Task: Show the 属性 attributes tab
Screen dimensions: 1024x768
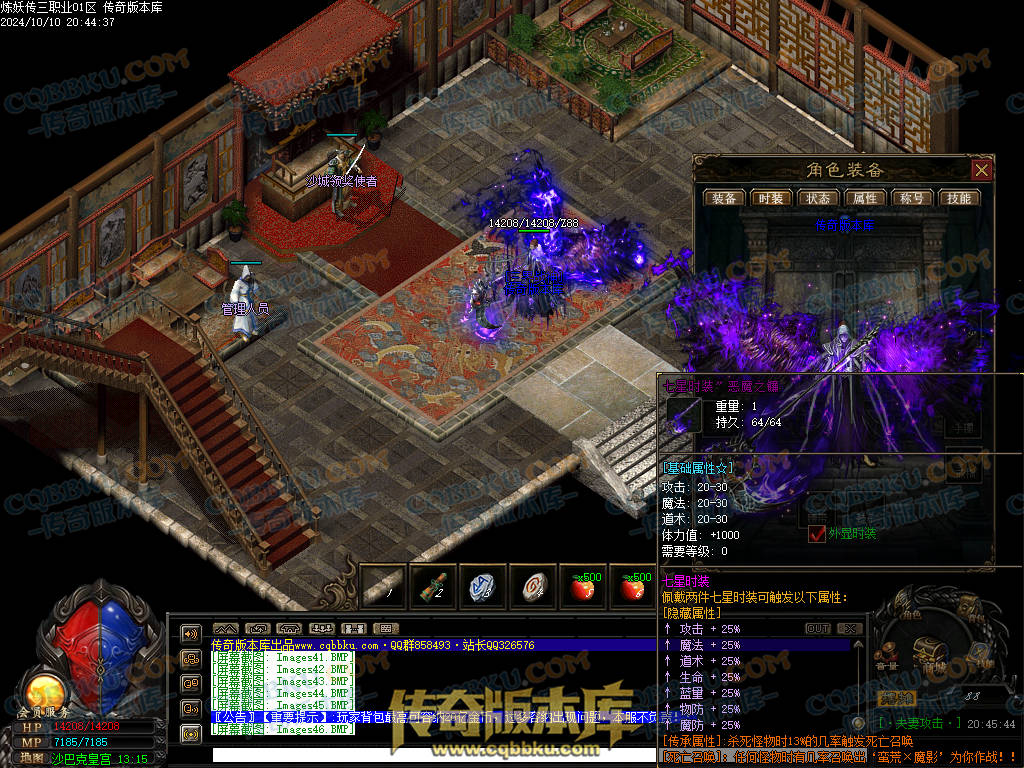Action: [865, 198]
